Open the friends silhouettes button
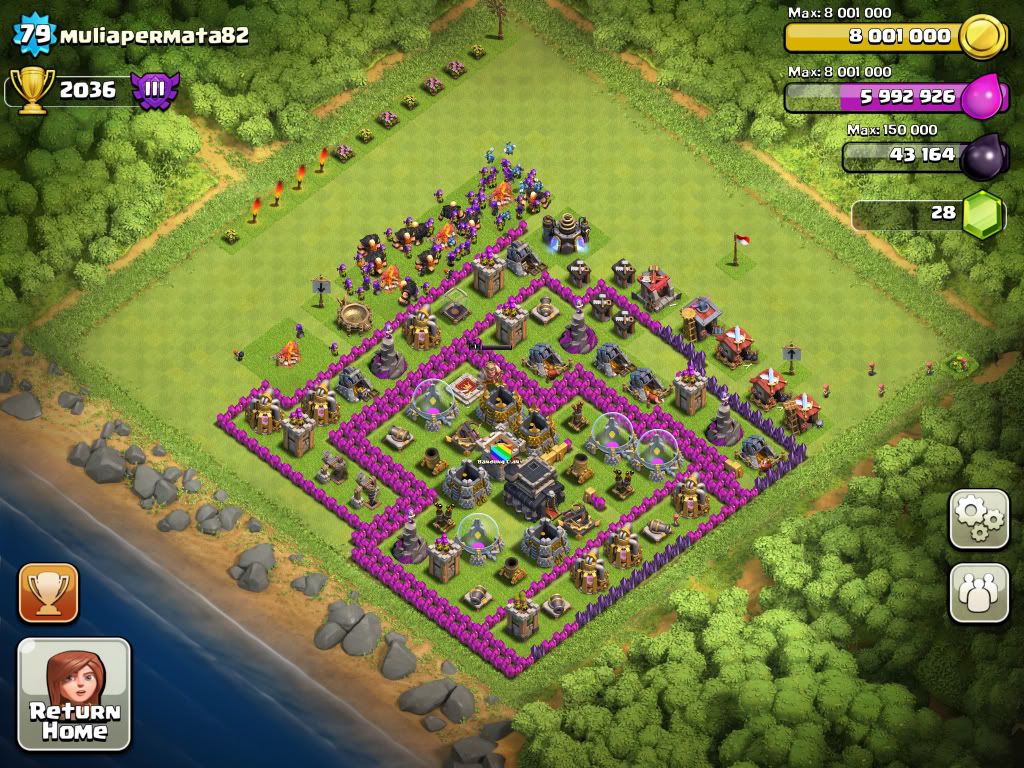Screen dimensions: 1024x768 pyautogui.click(x=979, y=592)
